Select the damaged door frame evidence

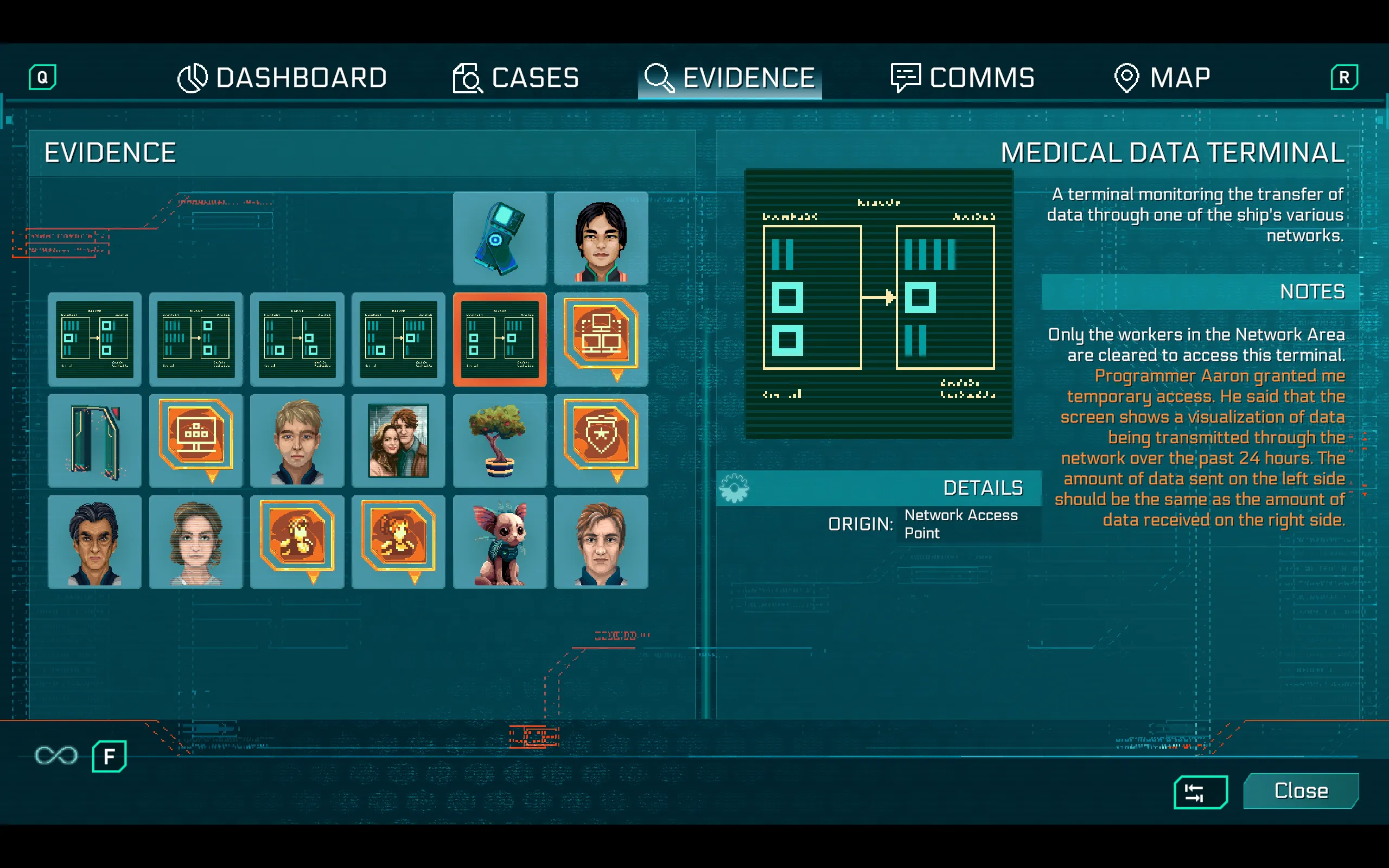pos(95,441)
